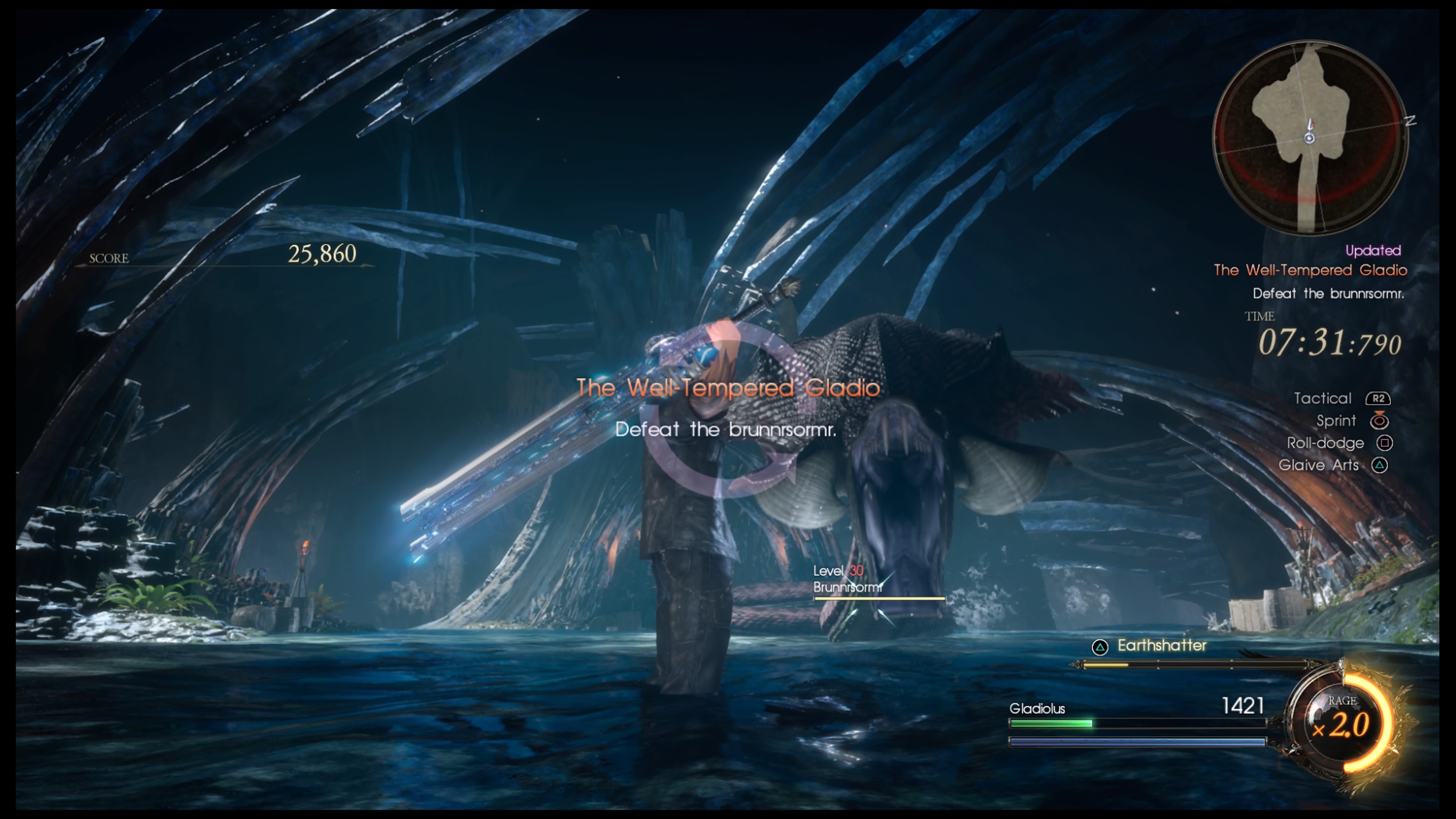
Task: Select the Tactical command label
Action: click(x=1322, y=399)
